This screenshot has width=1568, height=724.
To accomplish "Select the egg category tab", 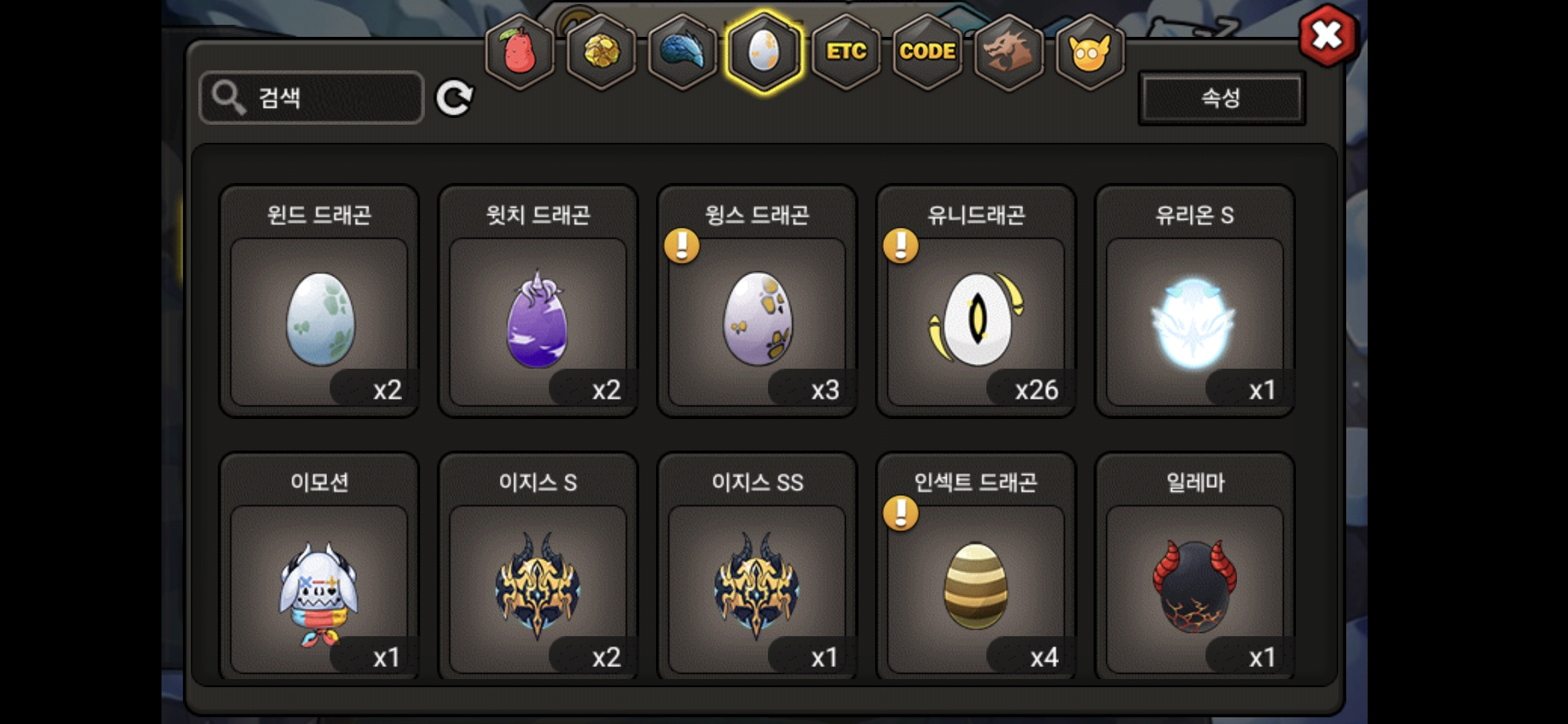I will [x=764, y=52].
